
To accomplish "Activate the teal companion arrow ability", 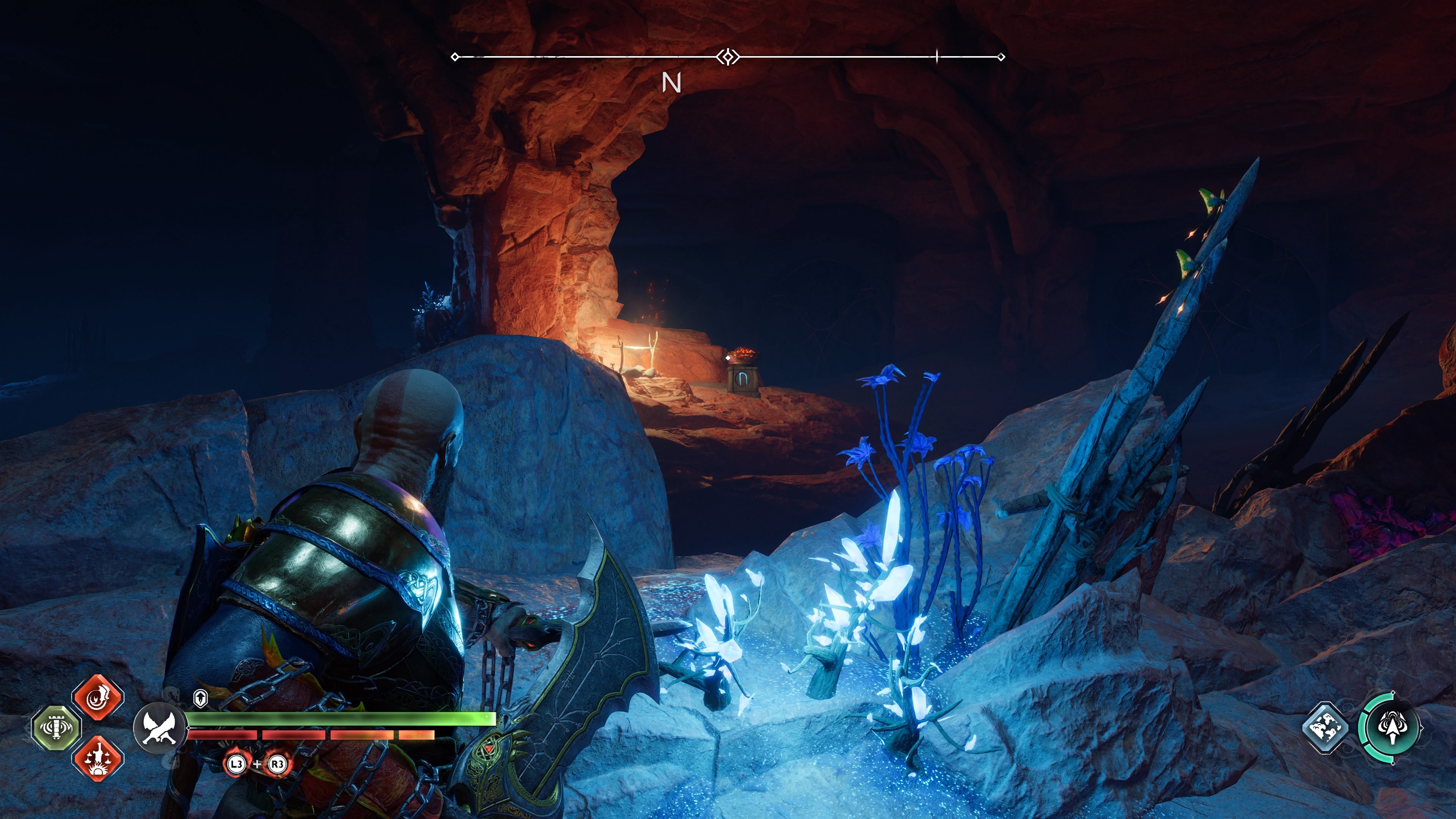I will coord(1392,728).
